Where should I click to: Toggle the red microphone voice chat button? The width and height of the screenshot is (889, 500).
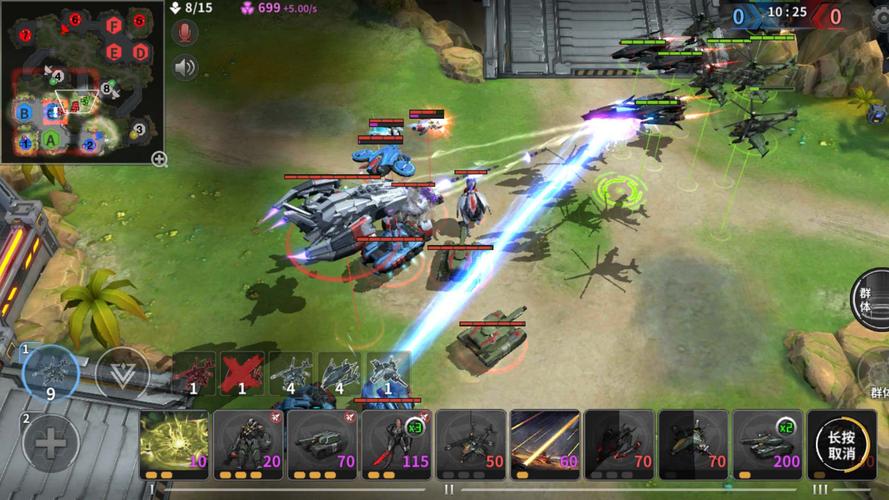(x=185, y=34)
